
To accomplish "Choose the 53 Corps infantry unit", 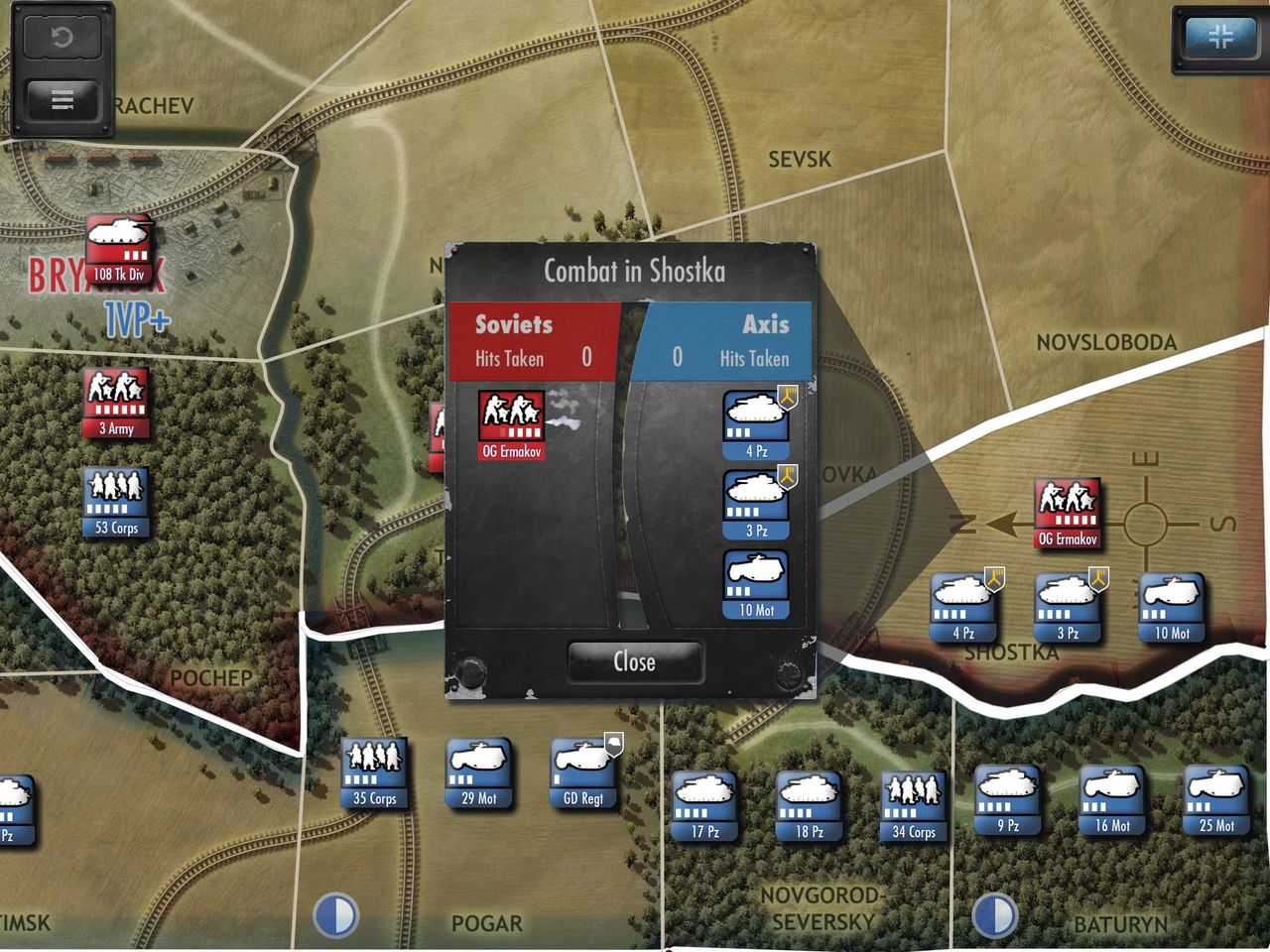I will [116, 503].
